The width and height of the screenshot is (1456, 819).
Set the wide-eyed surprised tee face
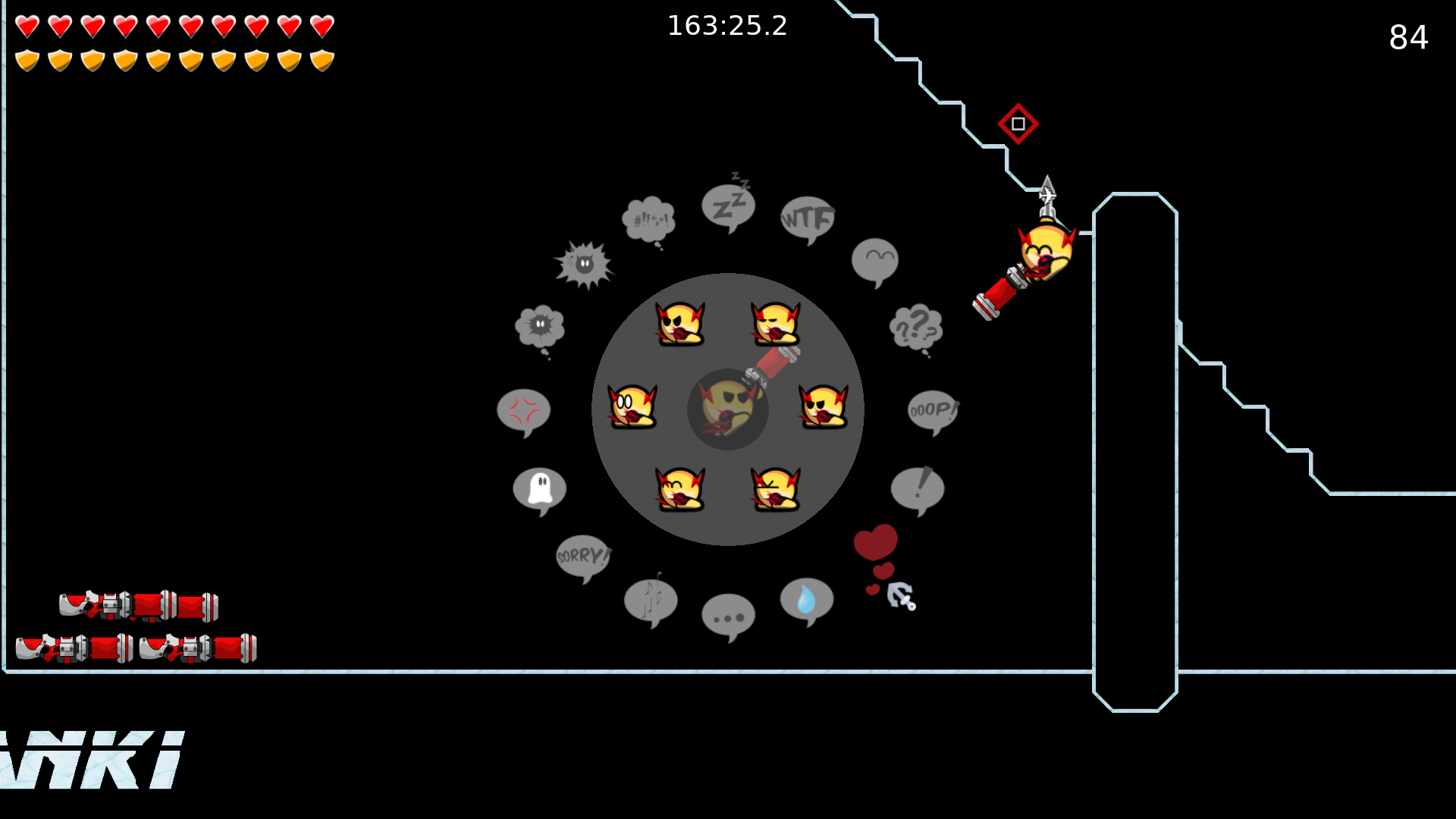pos(632,406)
